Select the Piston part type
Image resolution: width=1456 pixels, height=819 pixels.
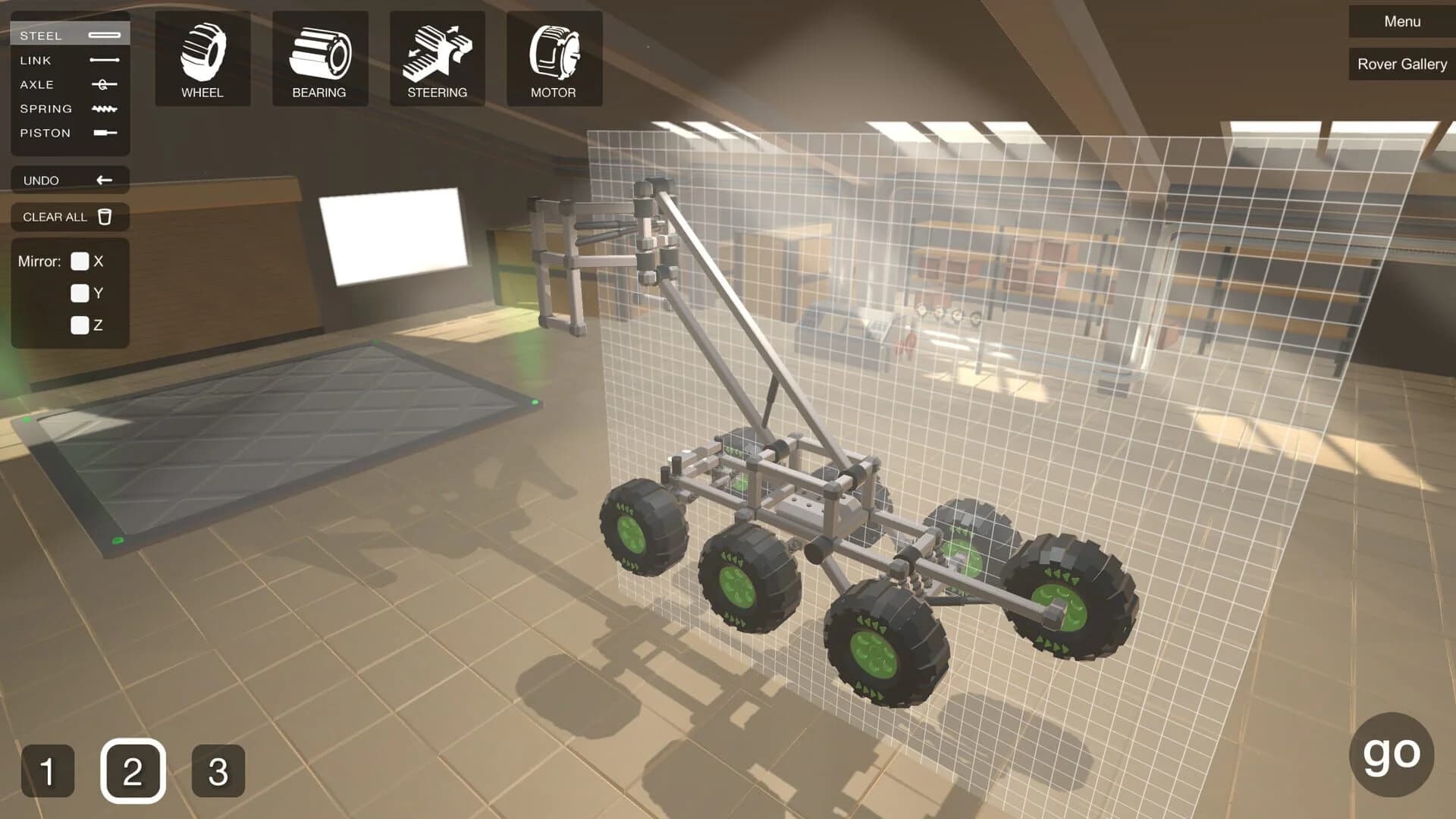click(68, 133)
